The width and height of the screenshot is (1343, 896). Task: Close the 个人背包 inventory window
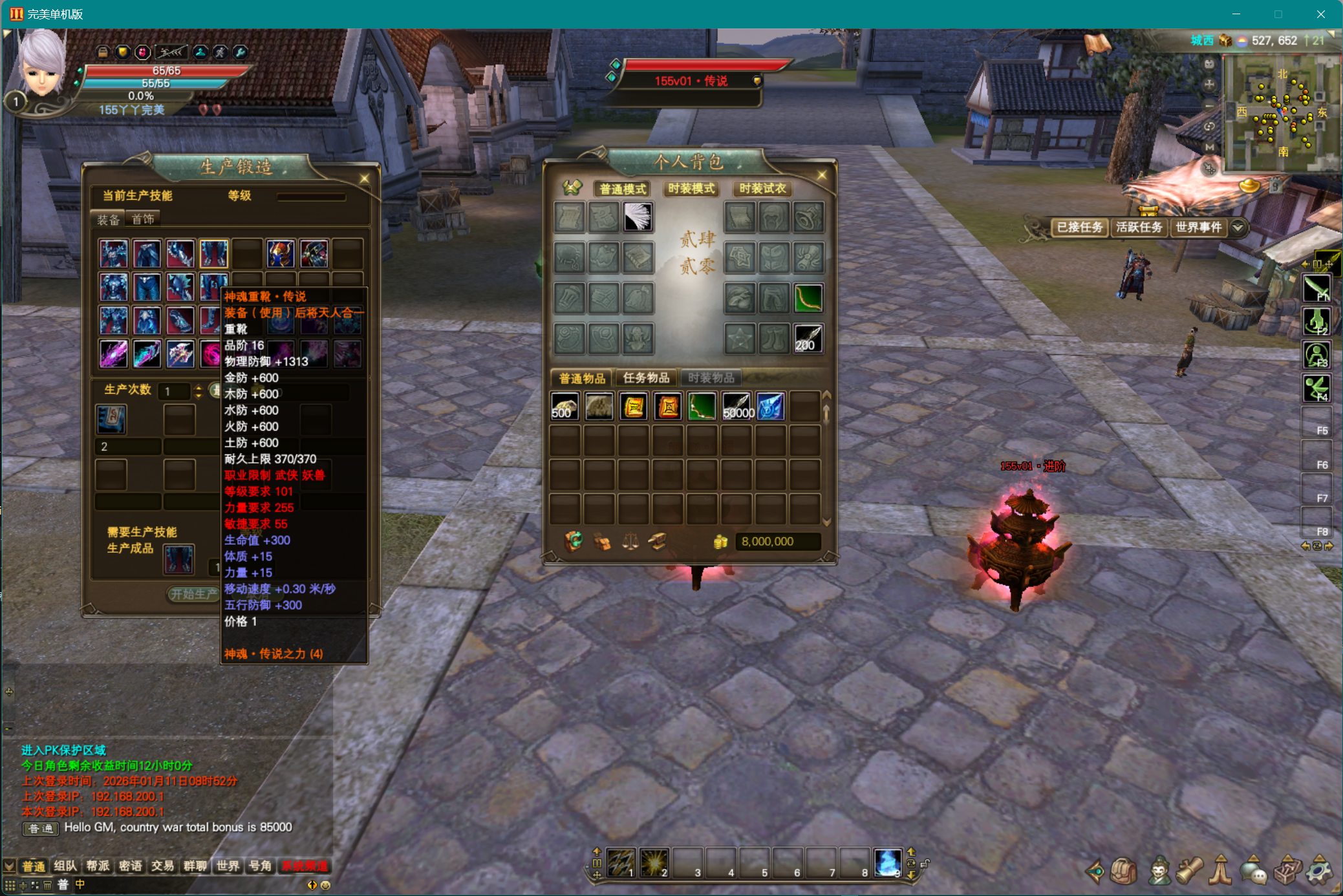[822, 175]
